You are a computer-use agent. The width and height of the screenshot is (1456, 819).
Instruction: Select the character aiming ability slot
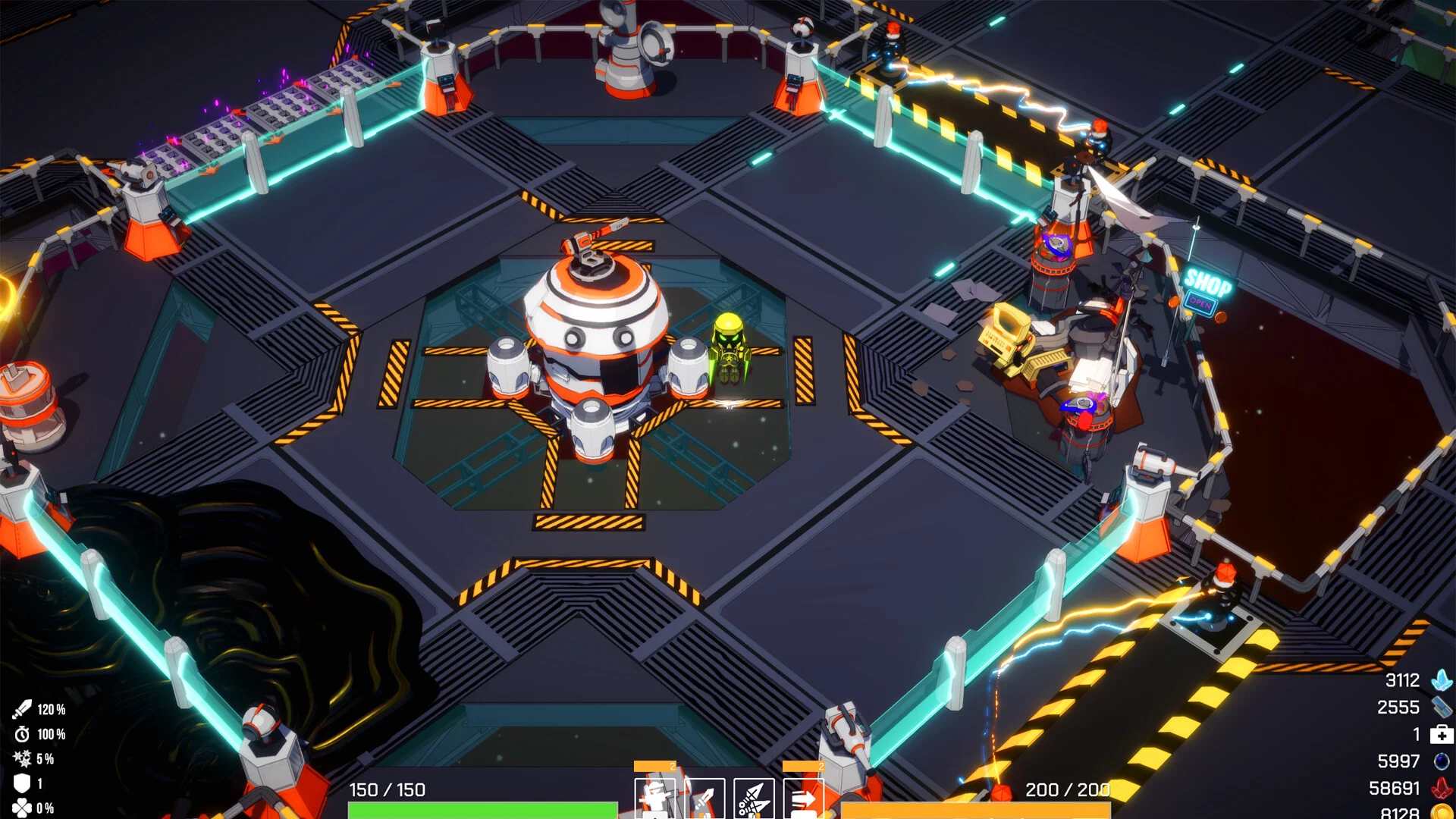click(x=654, y=799)
